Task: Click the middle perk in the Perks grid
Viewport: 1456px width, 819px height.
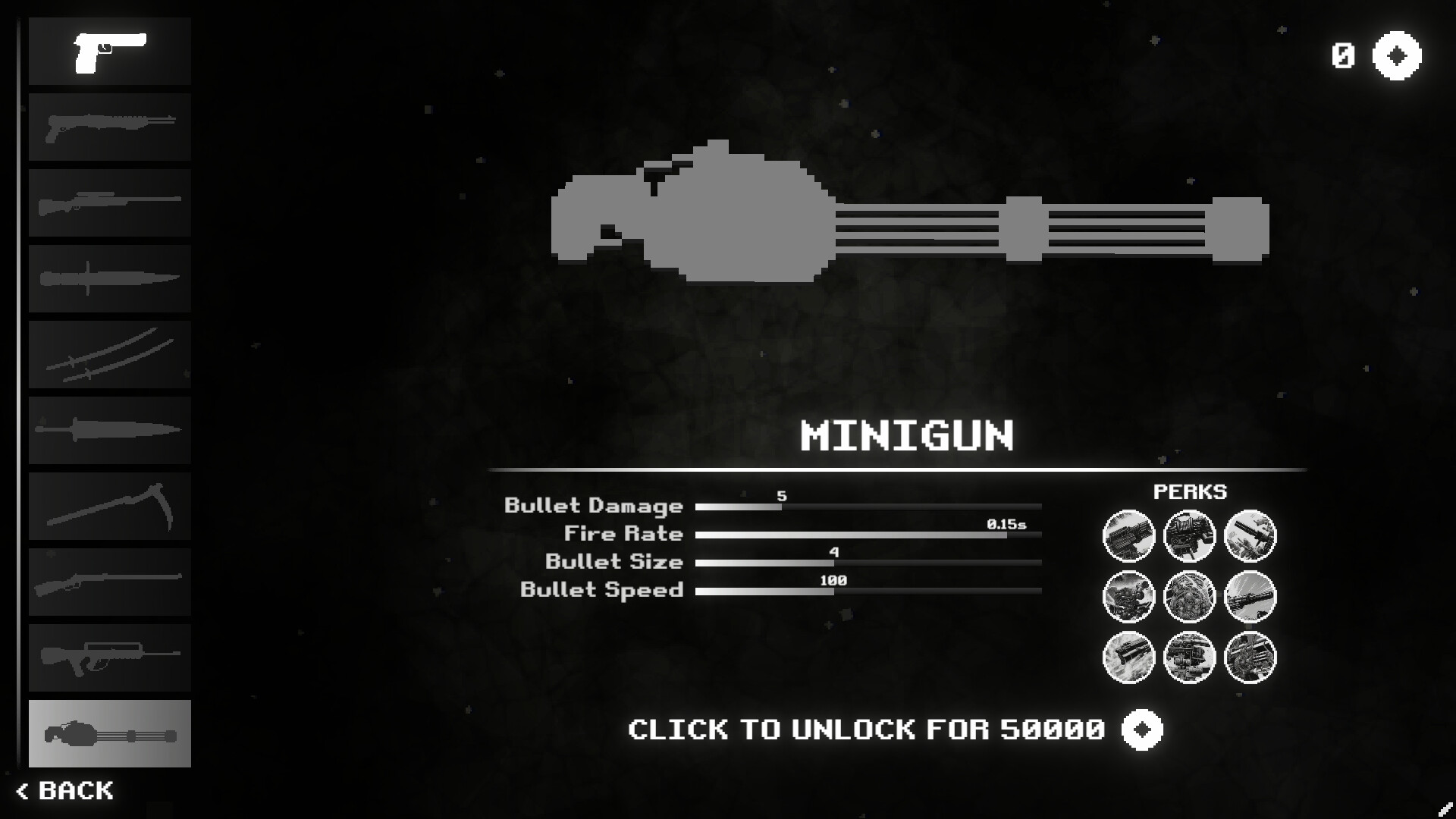Action: [x=1190, y=596]
